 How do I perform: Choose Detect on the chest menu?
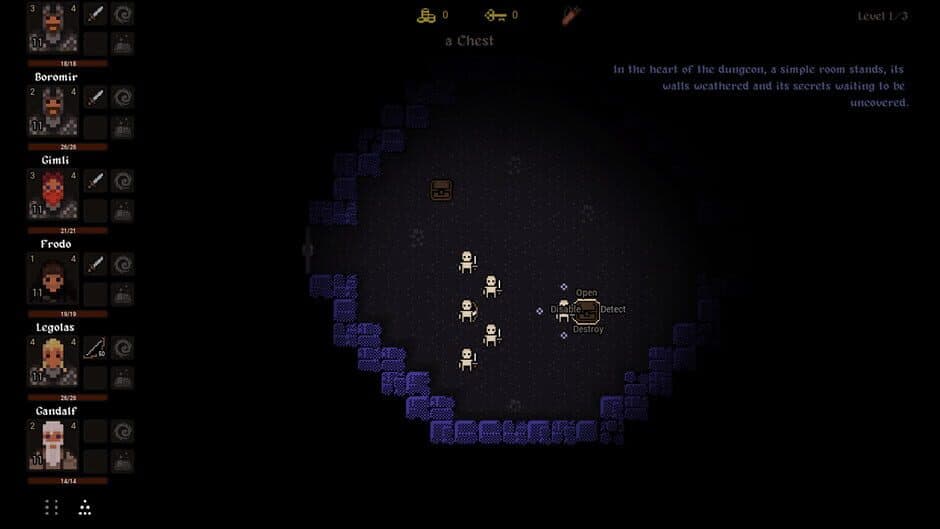coord(613,309)
